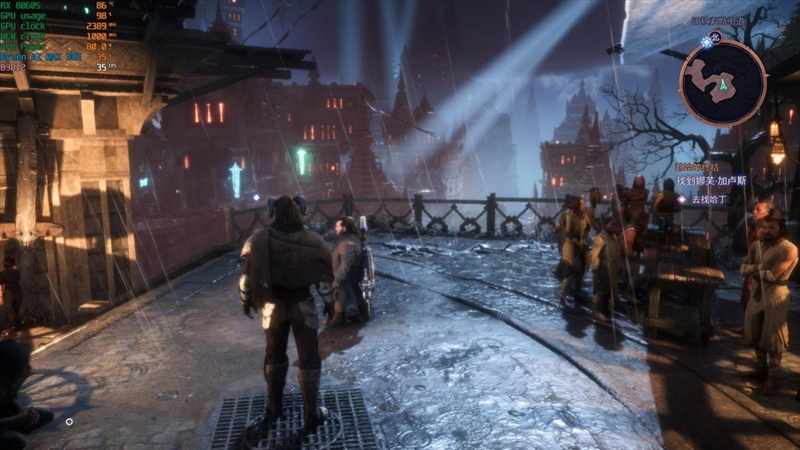The height and width of the screenshot is (450, 800).
Task: Select the sub-objective 去找哈丁
Action: click(x=711, y=198)
